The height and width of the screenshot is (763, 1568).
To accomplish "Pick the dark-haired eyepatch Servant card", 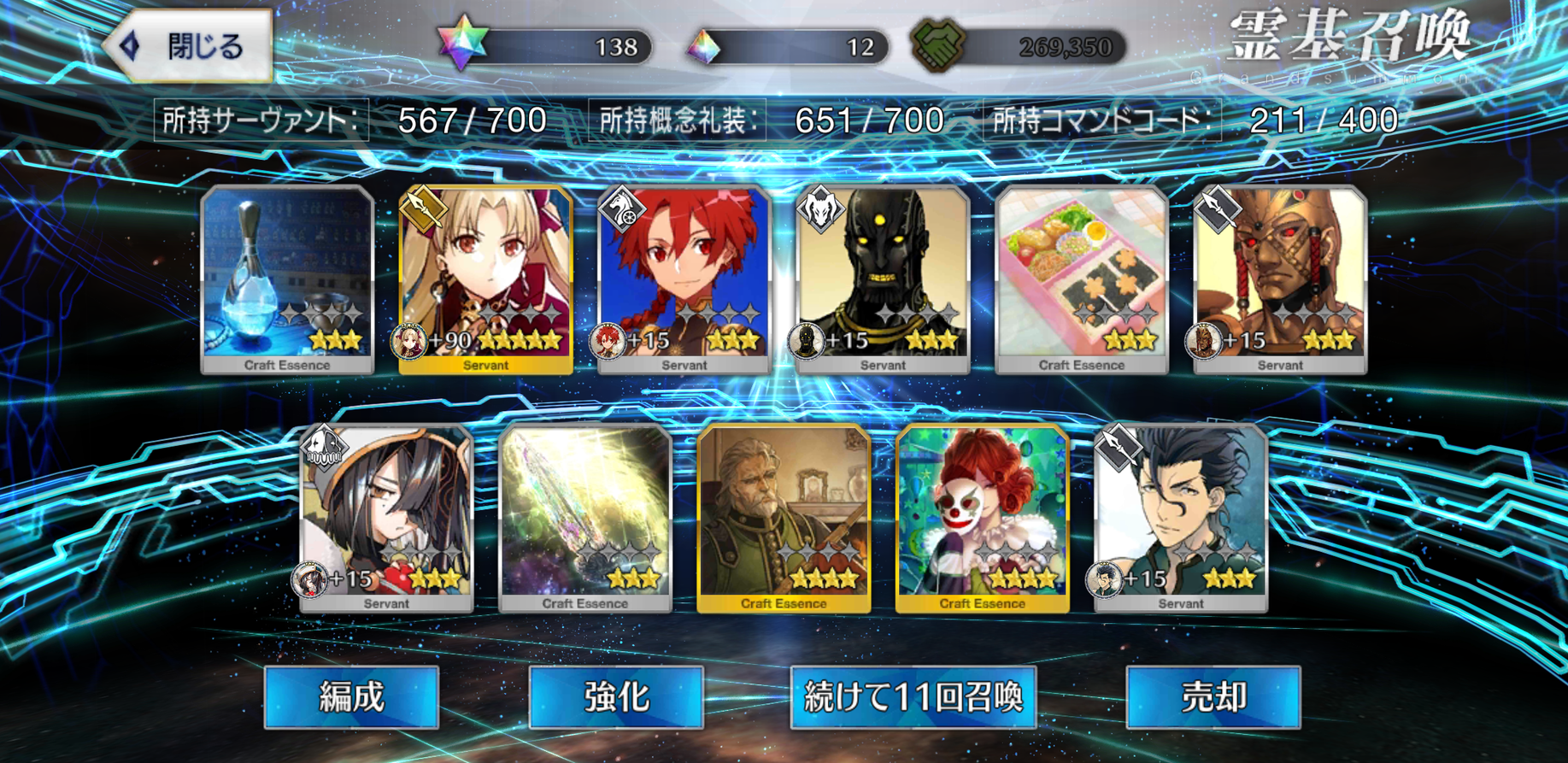I will click(x=386, y=518).
